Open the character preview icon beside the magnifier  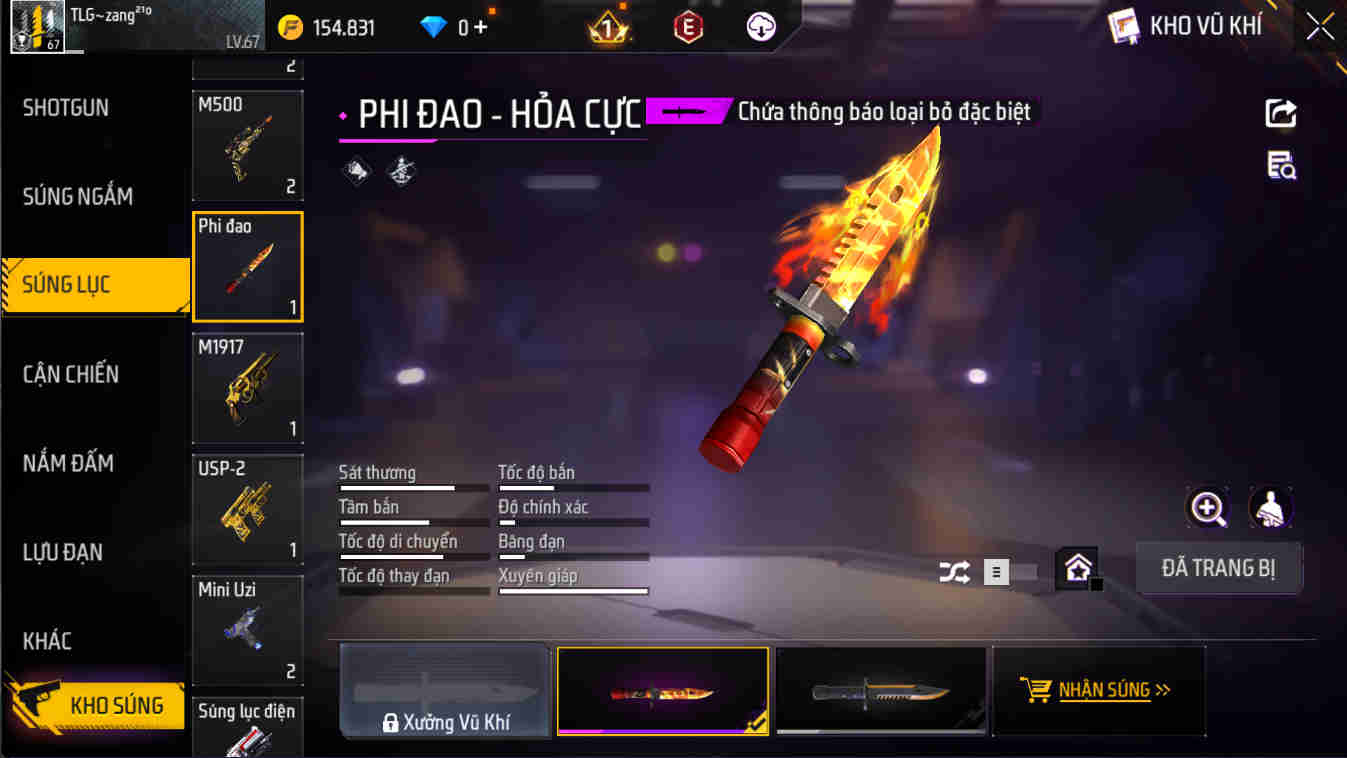(1268, 508)
